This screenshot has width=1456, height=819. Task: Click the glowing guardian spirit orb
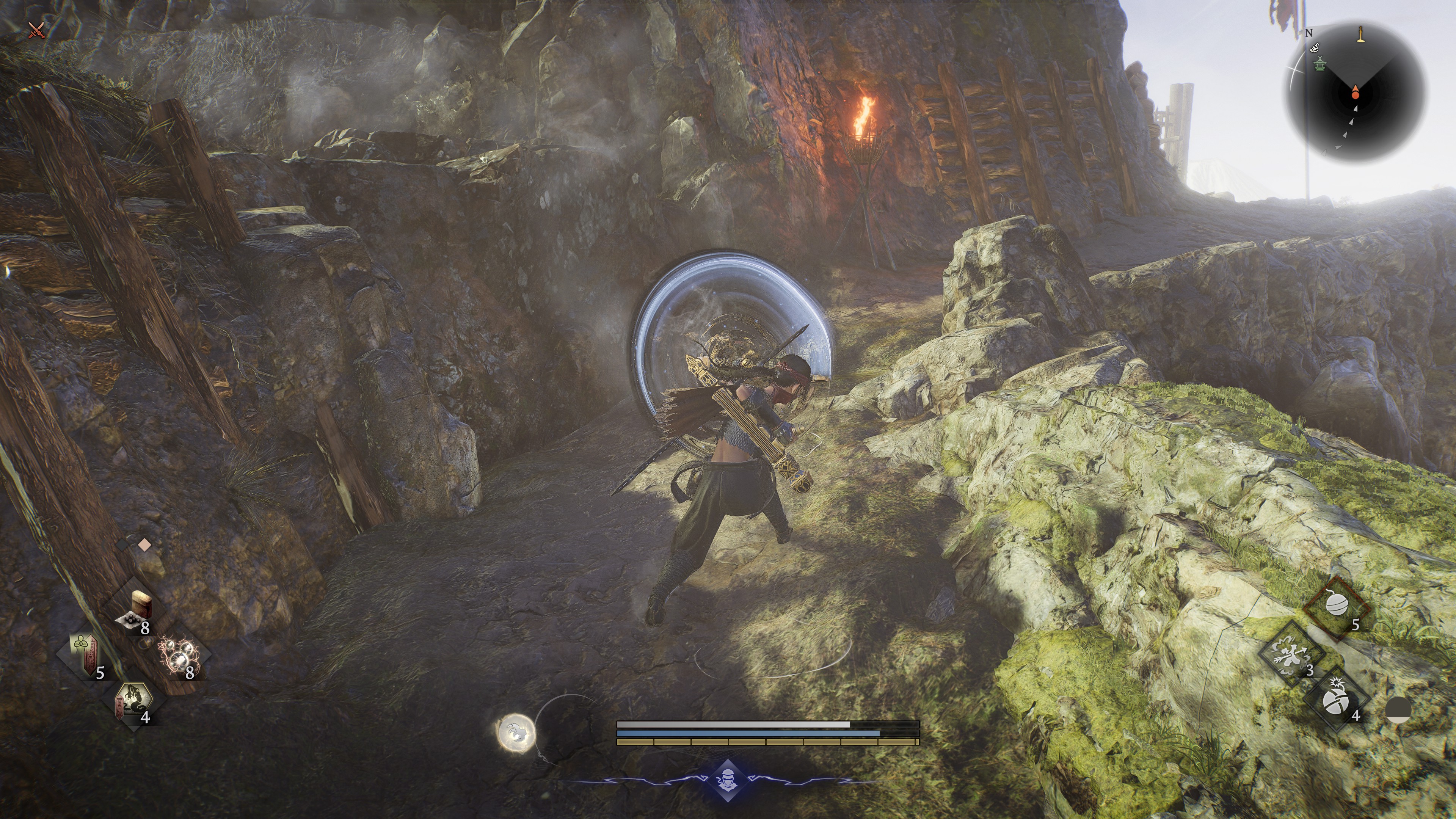[x=515, y=733]
